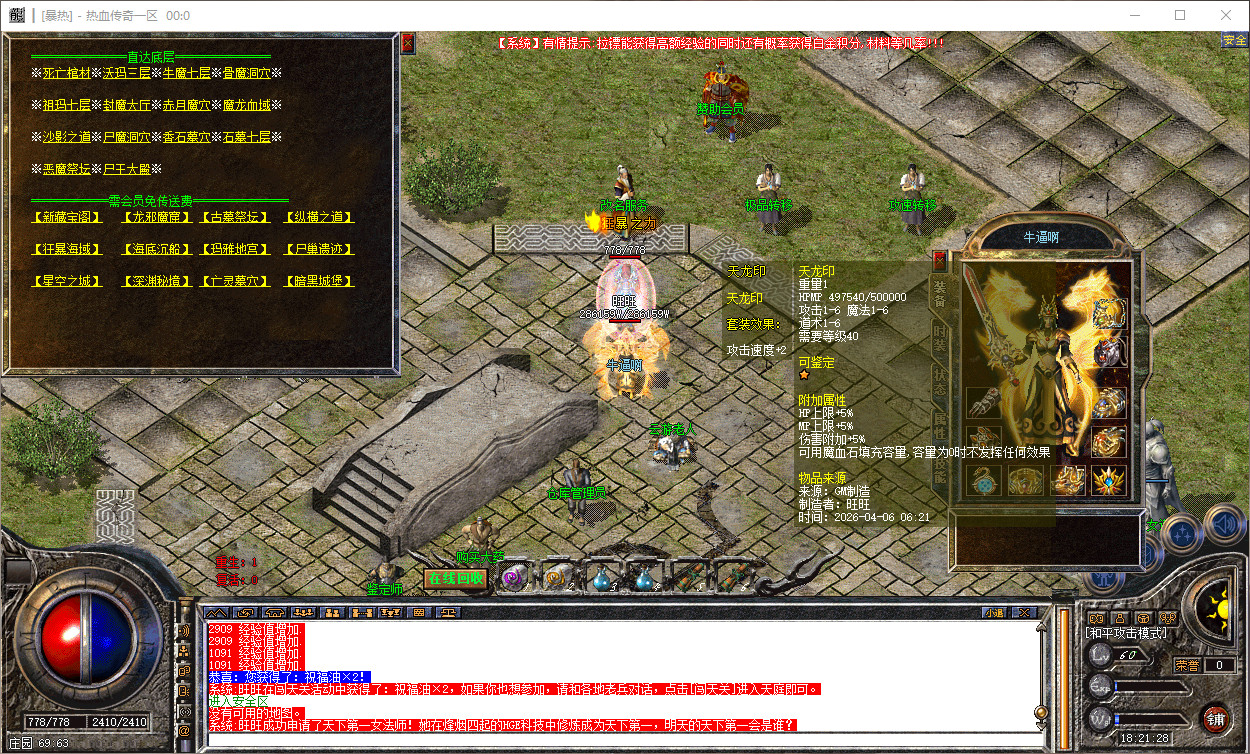Maximize the game window

click(x=1180, y=15)
